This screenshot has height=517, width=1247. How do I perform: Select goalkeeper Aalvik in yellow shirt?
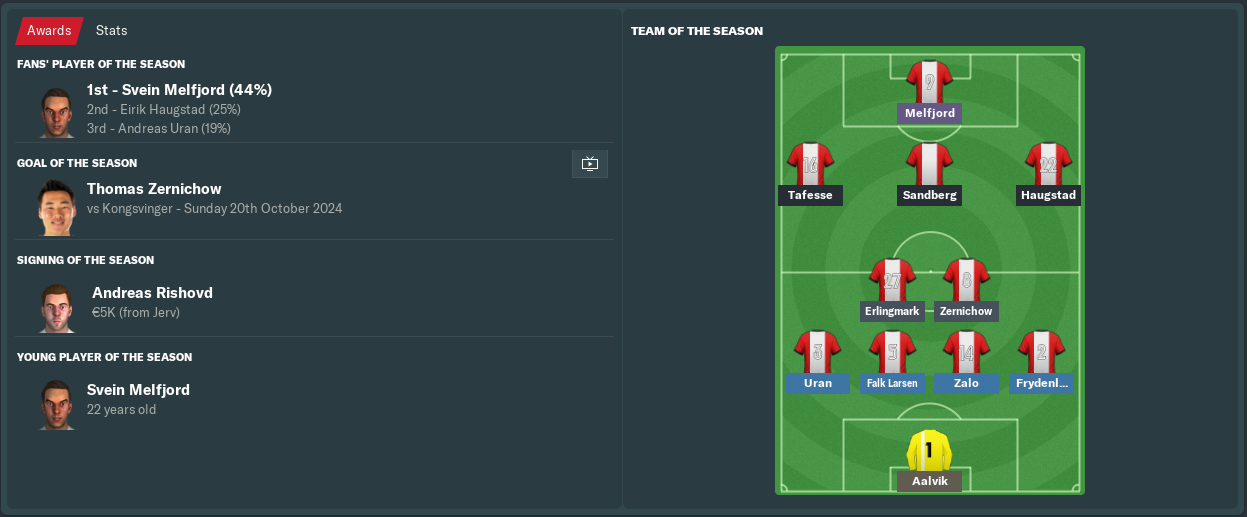(x=929, y=451)
